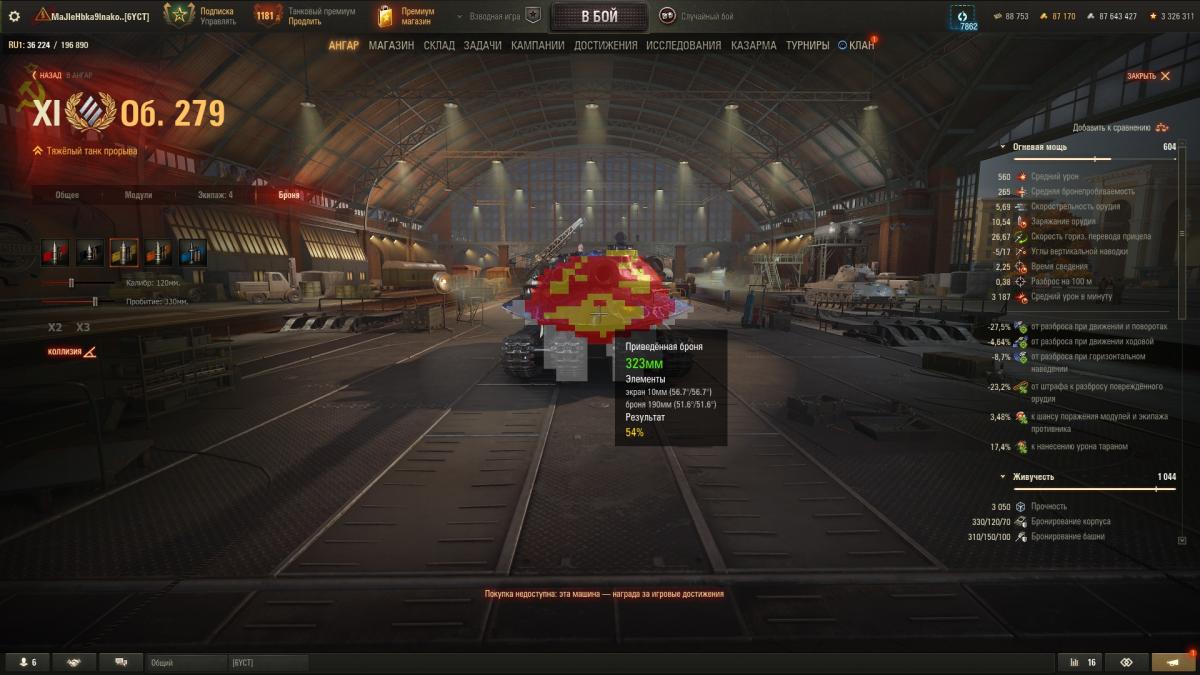Open the МАГАЗИН section
Viewport: 1200px width, 675px height.
point(391,45)
